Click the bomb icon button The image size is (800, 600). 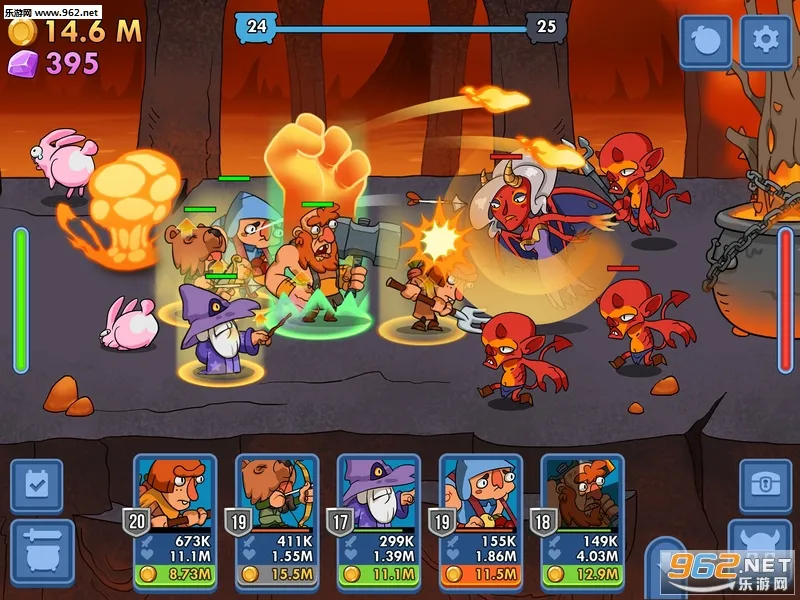click(706, 41)
